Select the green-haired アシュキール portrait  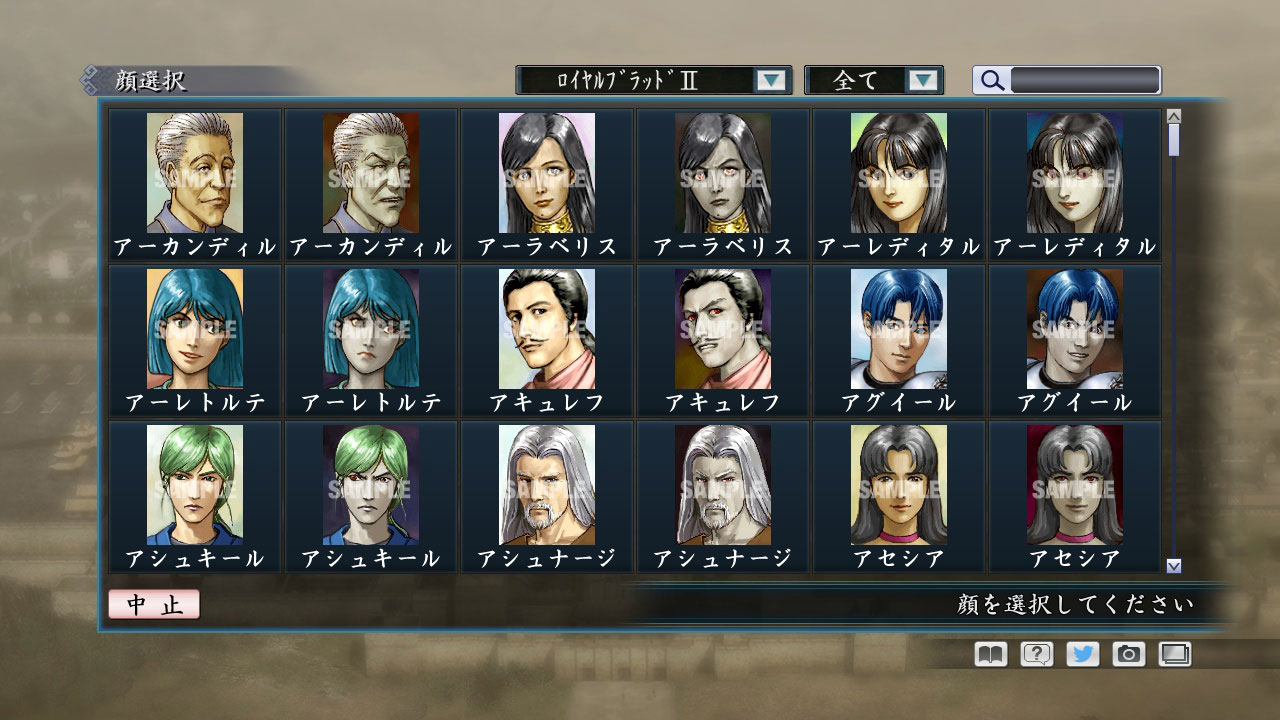coord(196,487)
